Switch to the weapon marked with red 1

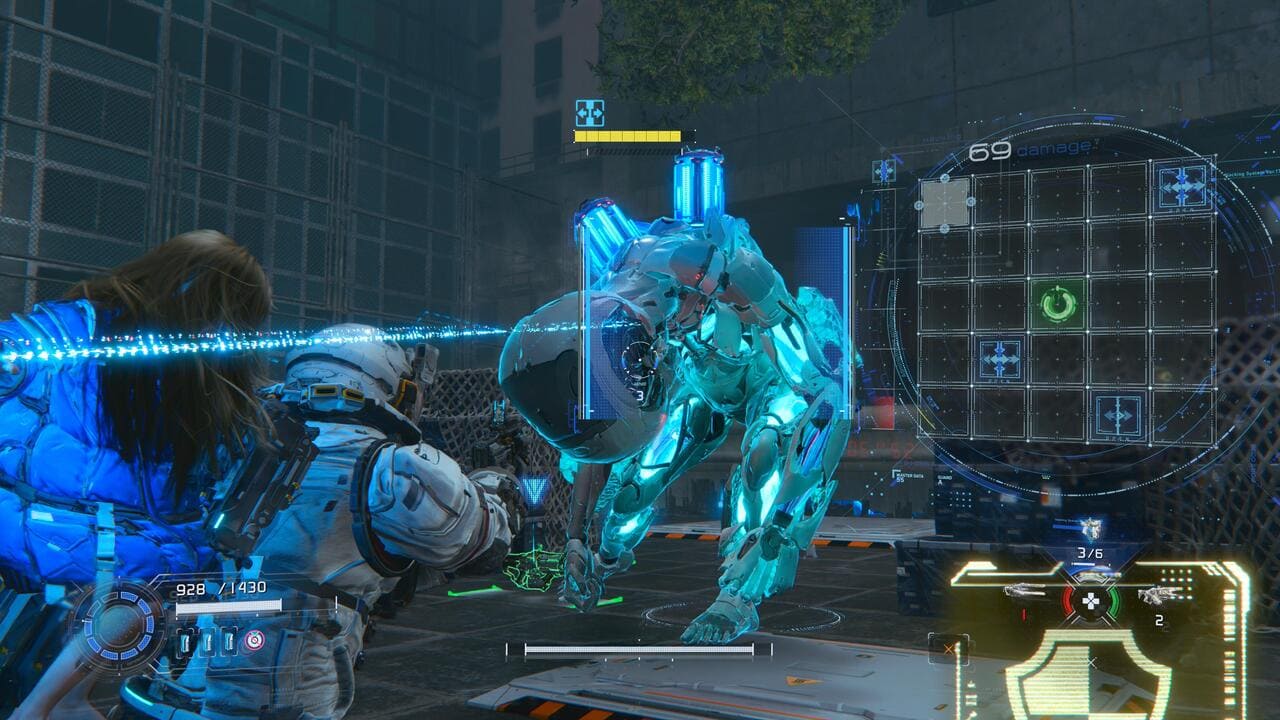pos(1025,592)
